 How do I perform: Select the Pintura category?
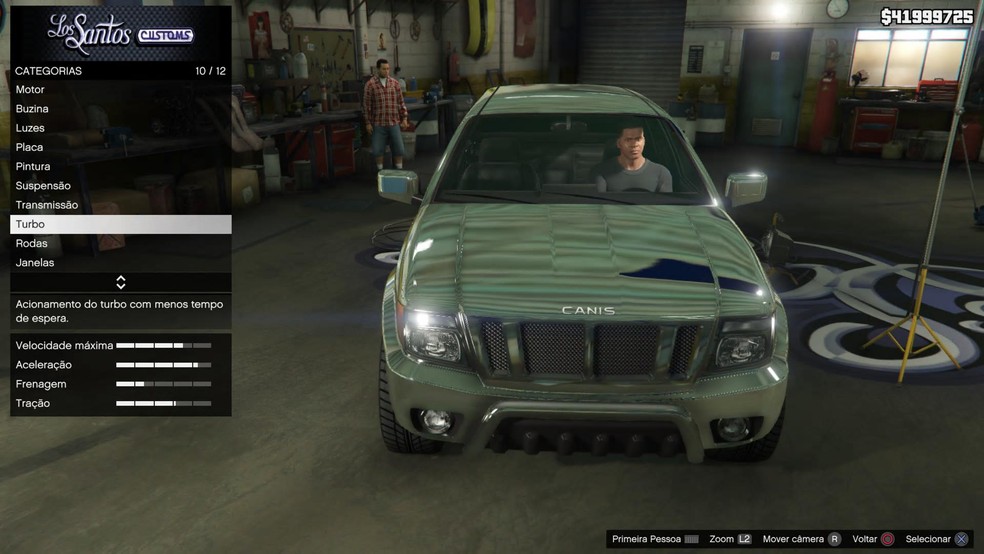(120, 166)
